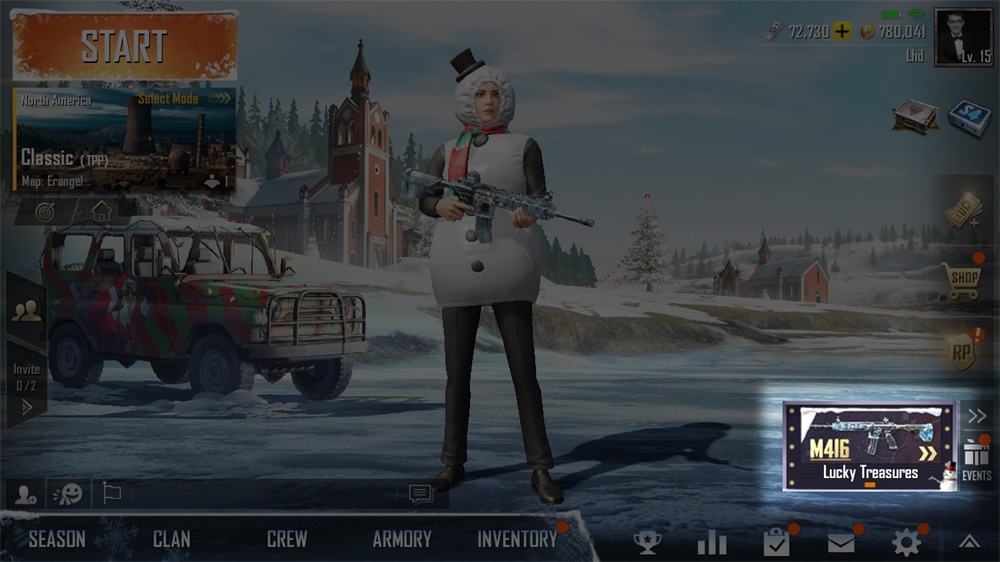Show statistics via the bar chart icon
The image size is (1000, 562).
point(711,542)
